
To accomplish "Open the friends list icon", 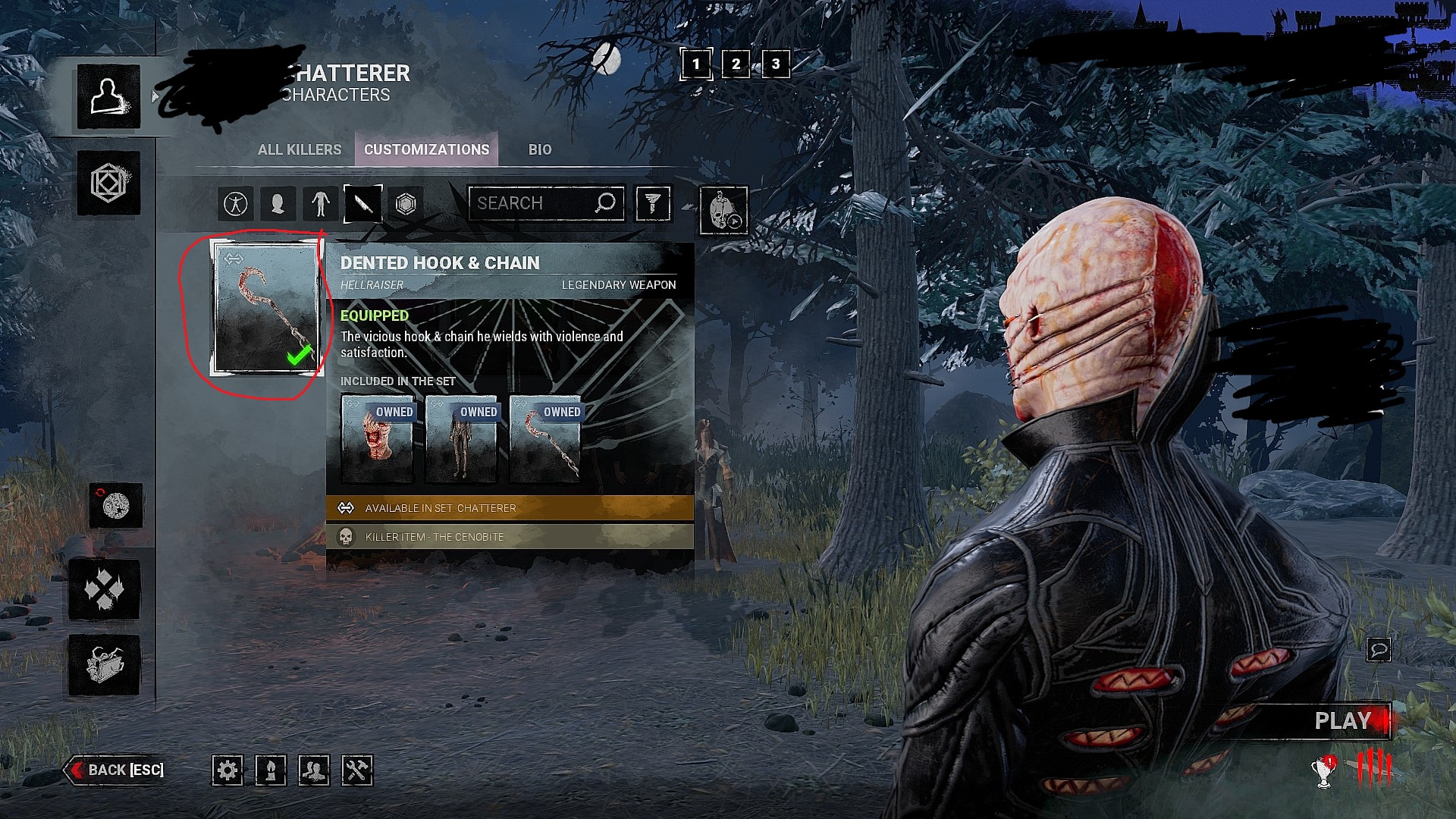I will (x=314, y=770).
